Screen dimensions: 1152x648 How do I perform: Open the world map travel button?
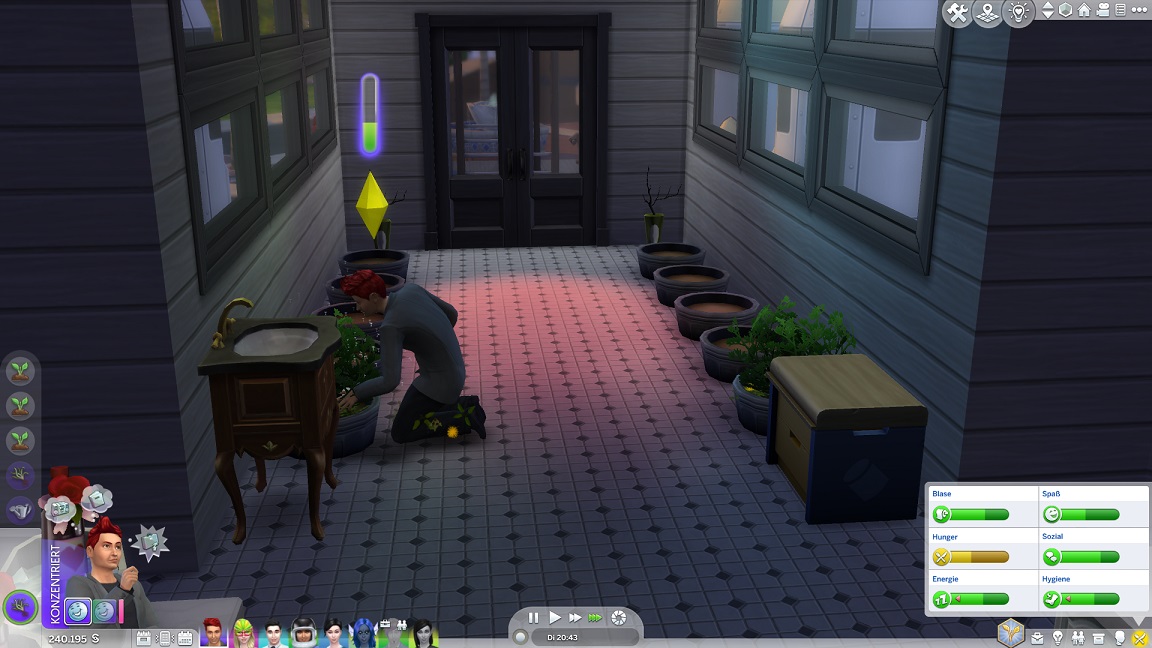pyautogui.click(x=988, y=13)
